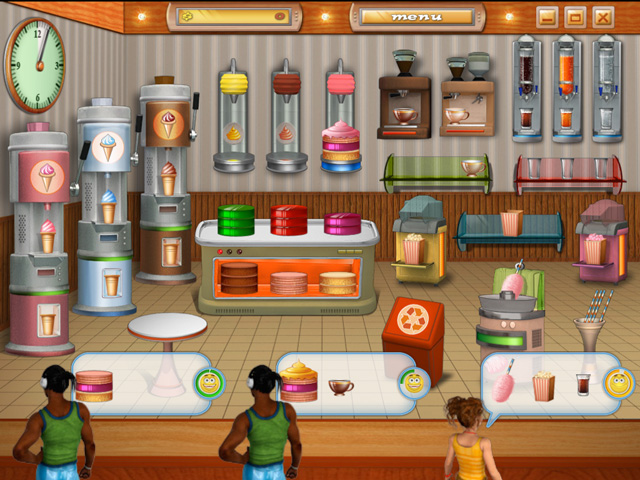Close the game window
Image resolution: width=640 pixels, height=480 pixels.
602,17
